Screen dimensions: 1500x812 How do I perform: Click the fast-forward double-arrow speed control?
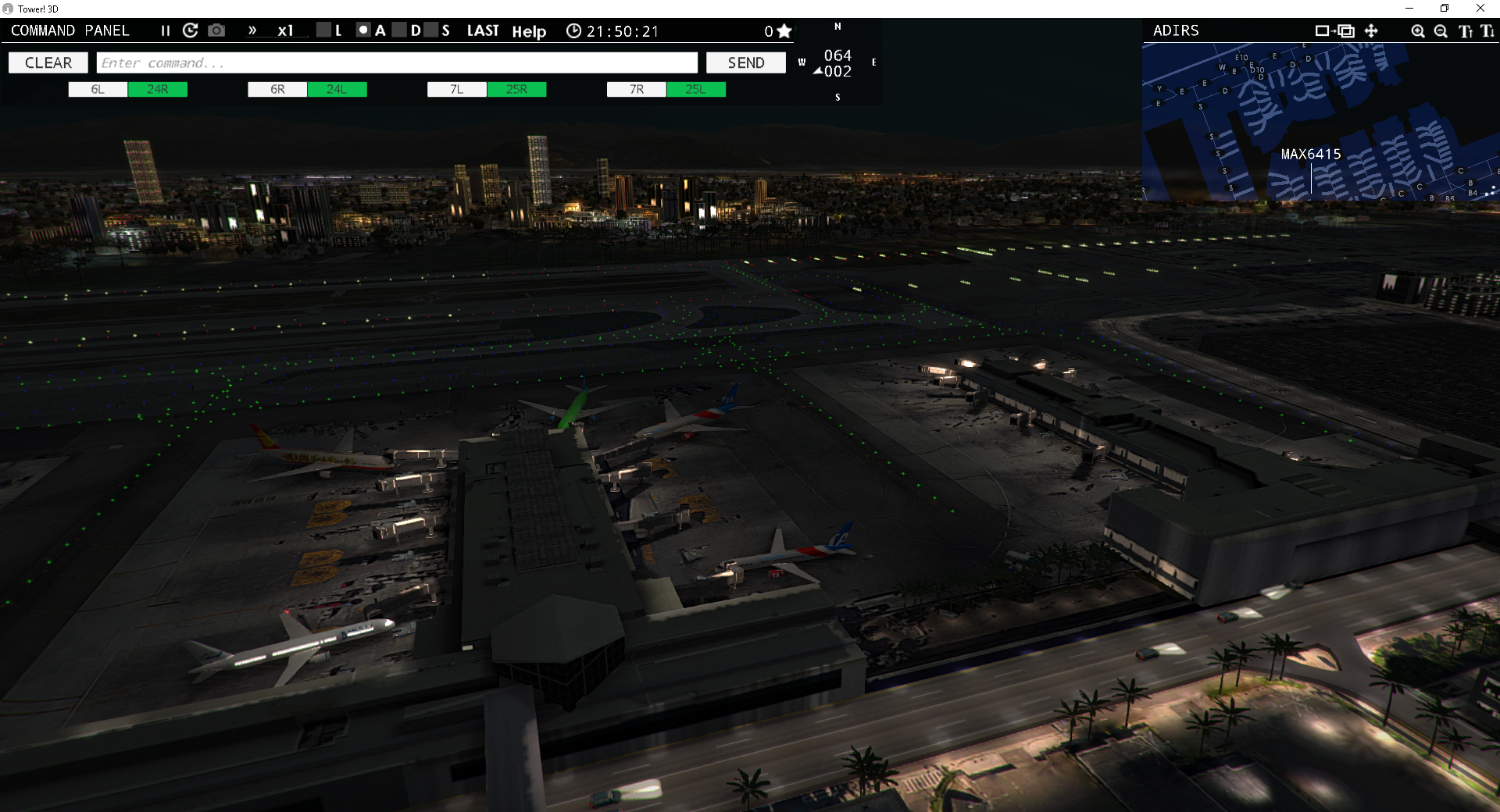252,30
